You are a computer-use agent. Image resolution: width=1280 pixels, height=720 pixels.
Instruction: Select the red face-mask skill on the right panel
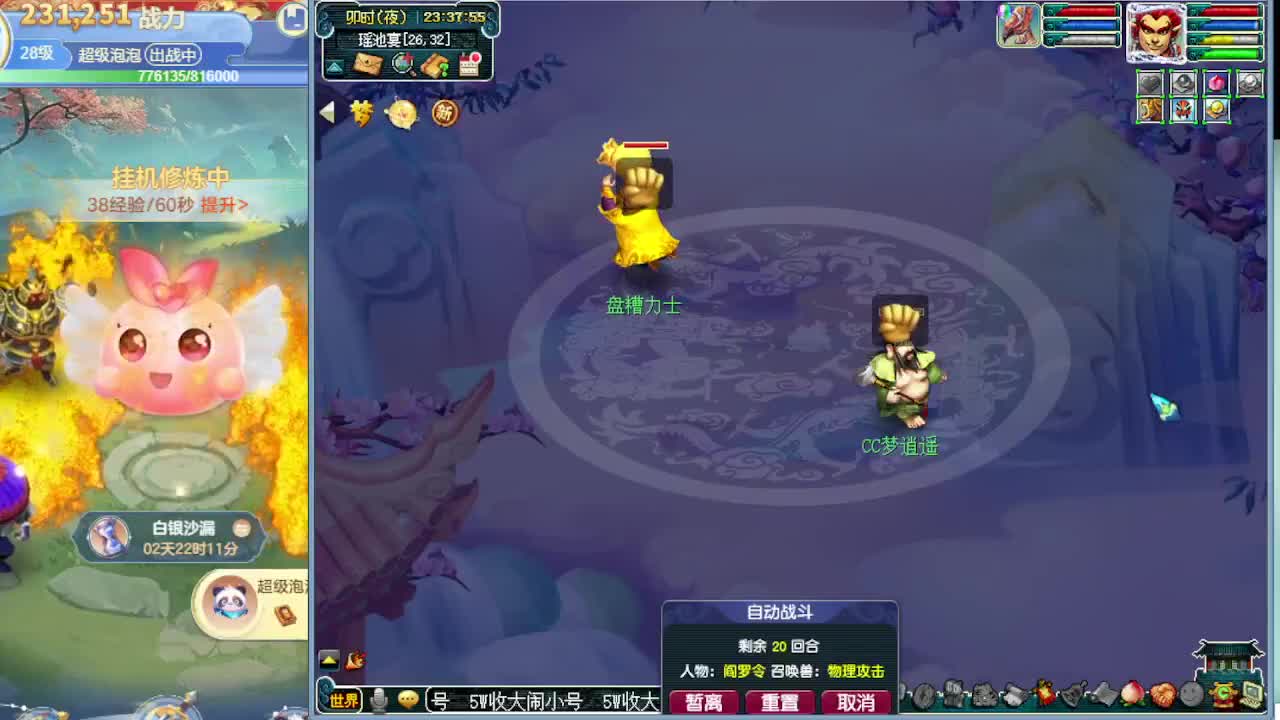click(x=1183, y=108)
